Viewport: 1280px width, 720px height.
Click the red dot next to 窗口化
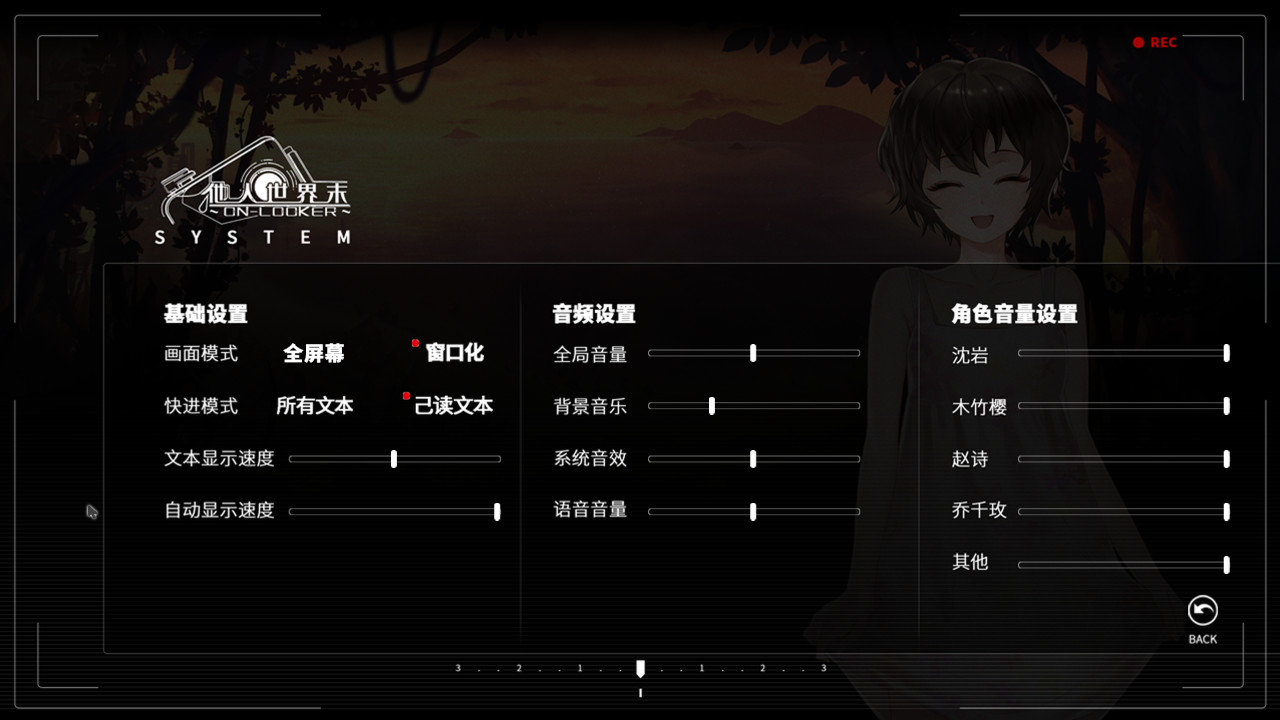click(415, 343)
